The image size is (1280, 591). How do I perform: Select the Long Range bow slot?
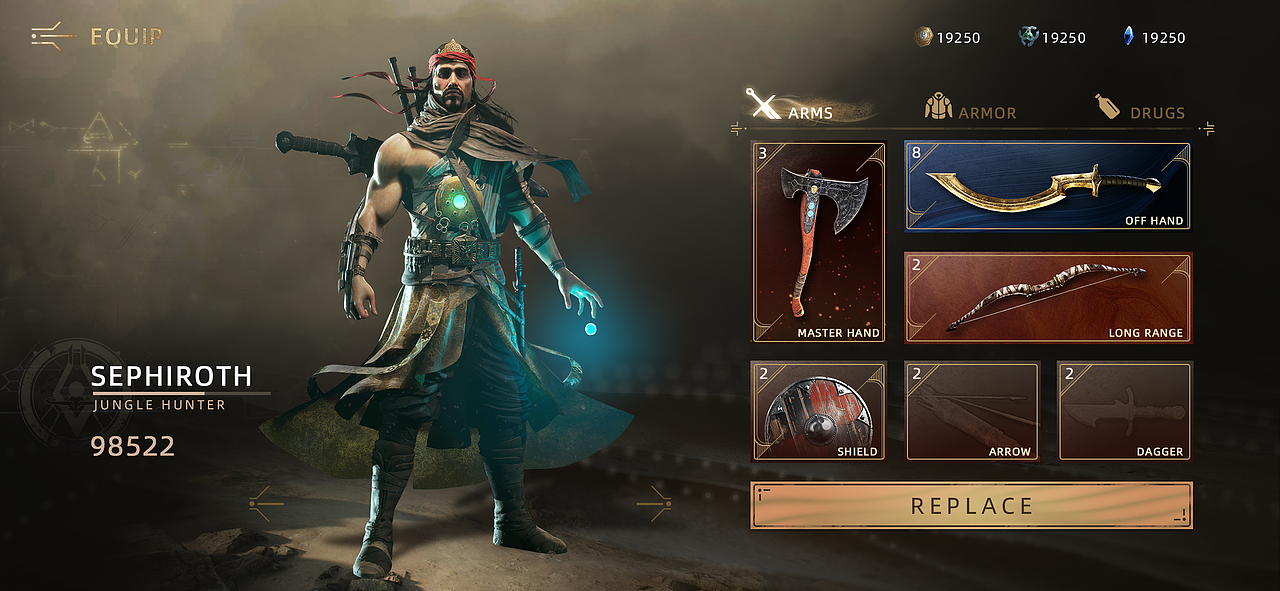click(x=1048, y=297)
